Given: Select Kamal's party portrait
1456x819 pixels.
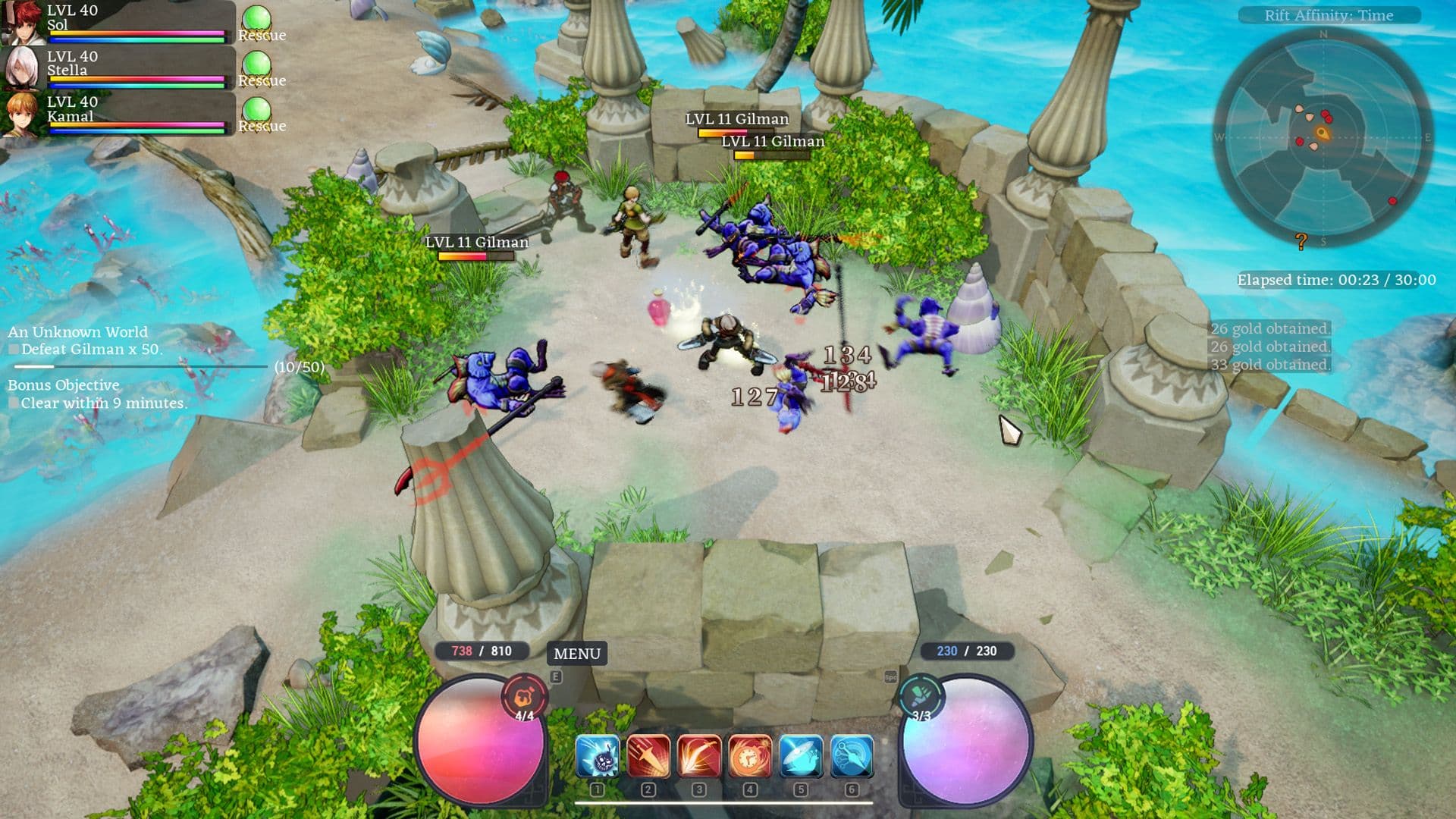Looking at the screenshot, I should pyautogui.click(x=21, y=114).
